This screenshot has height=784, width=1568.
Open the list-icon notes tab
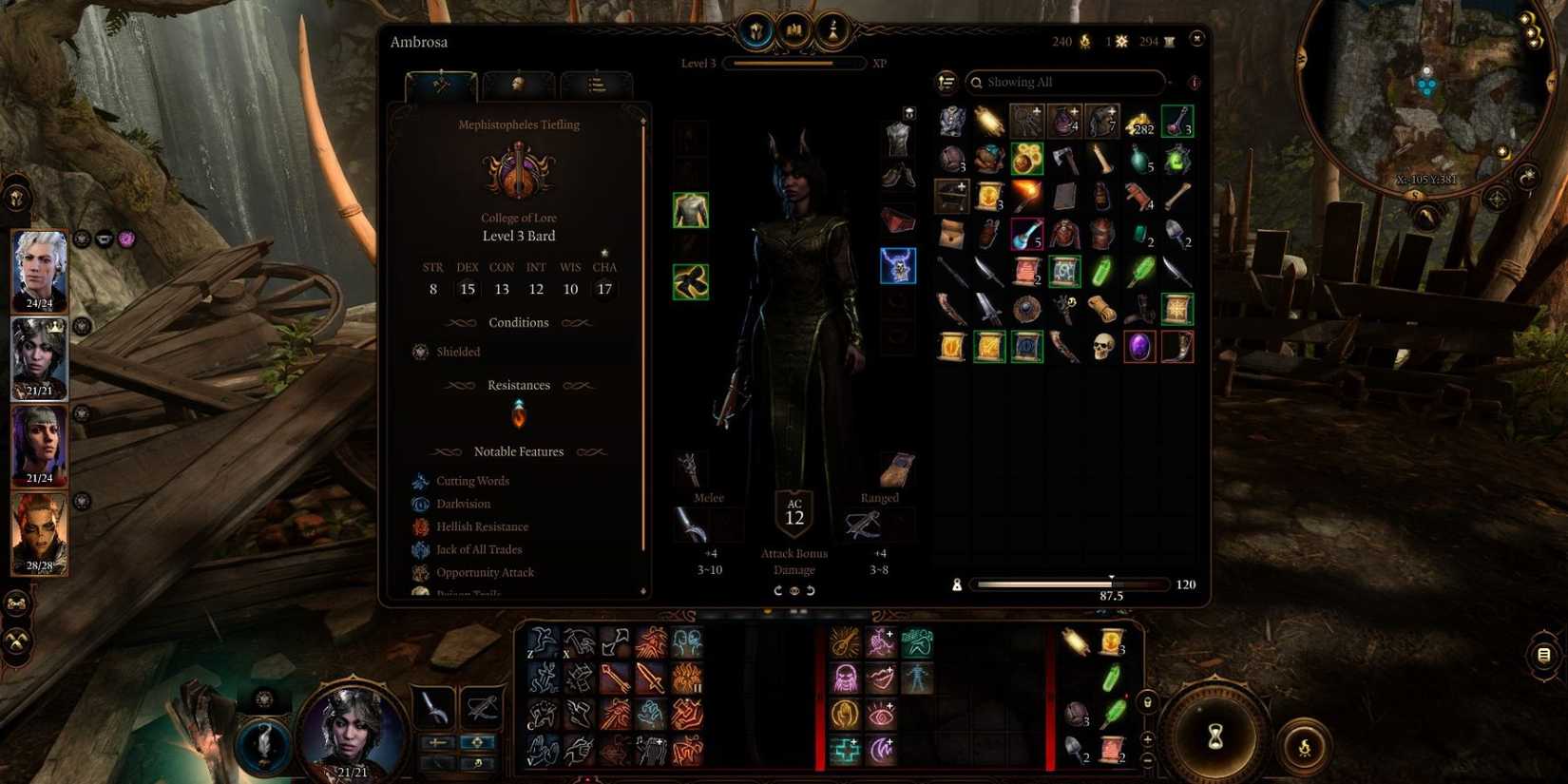[x=596, y=86]
